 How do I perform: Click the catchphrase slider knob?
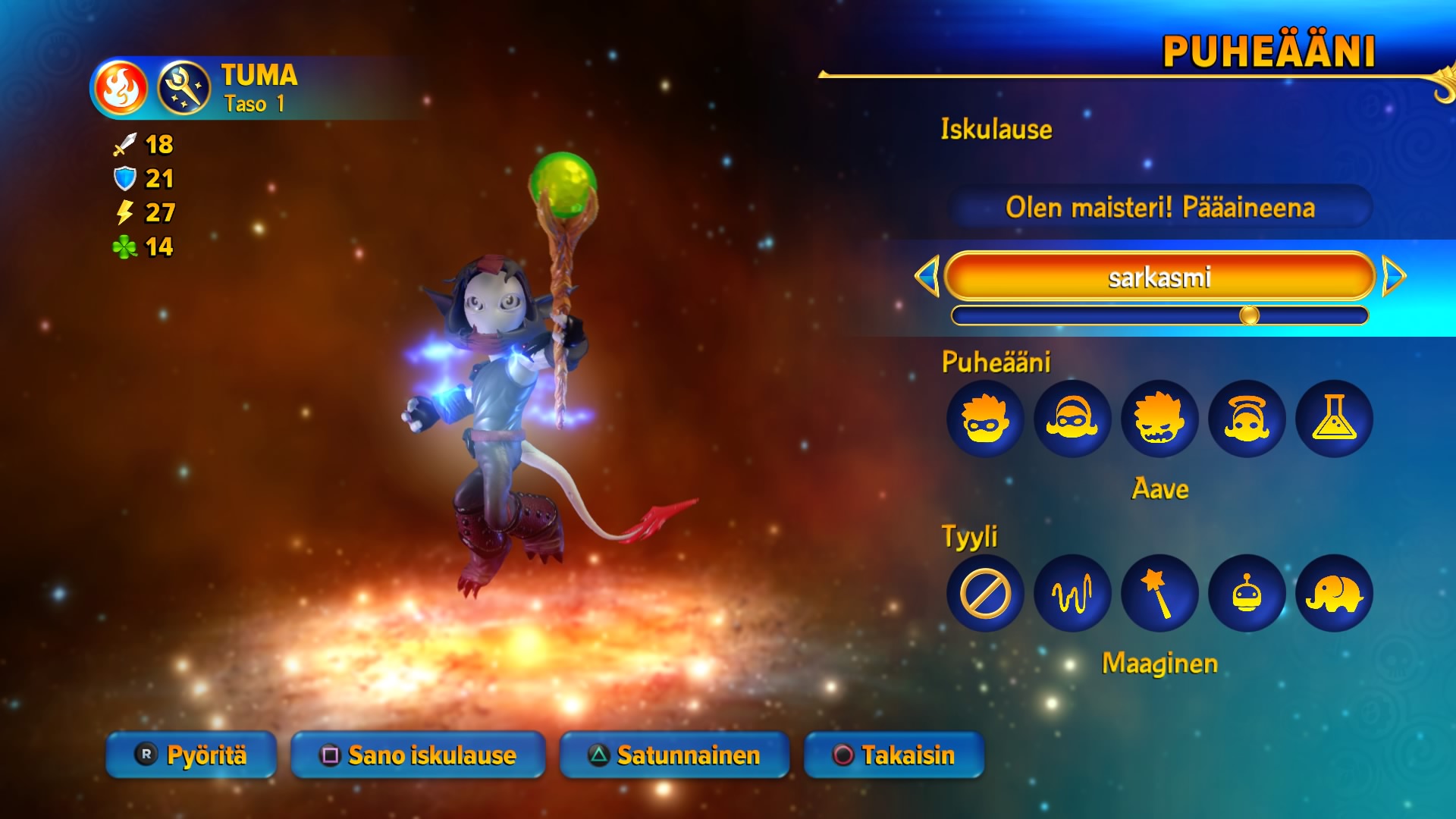point(1249,315)
